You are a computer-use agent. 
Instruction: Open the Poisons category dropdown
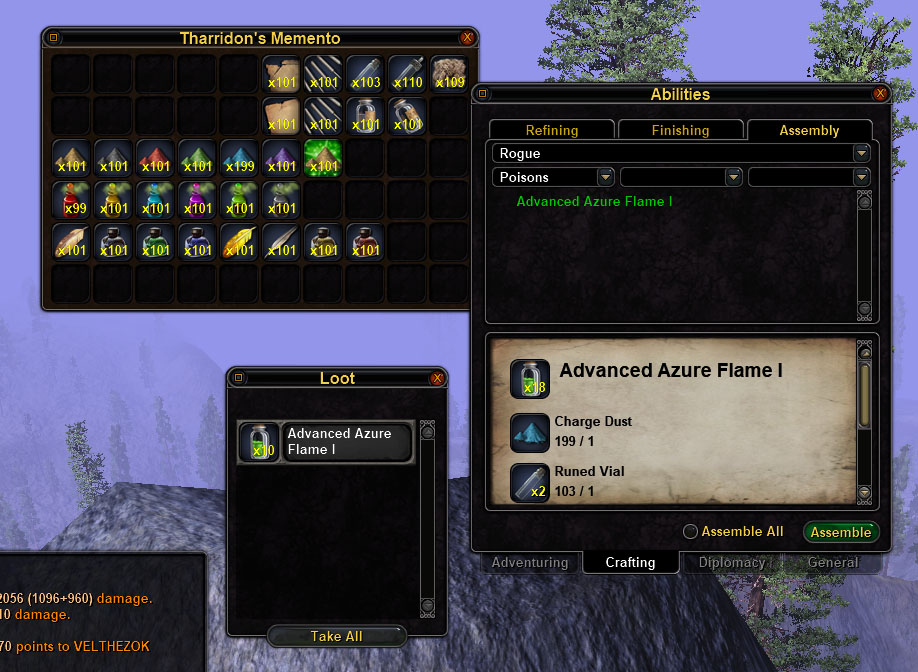(605, 177)
